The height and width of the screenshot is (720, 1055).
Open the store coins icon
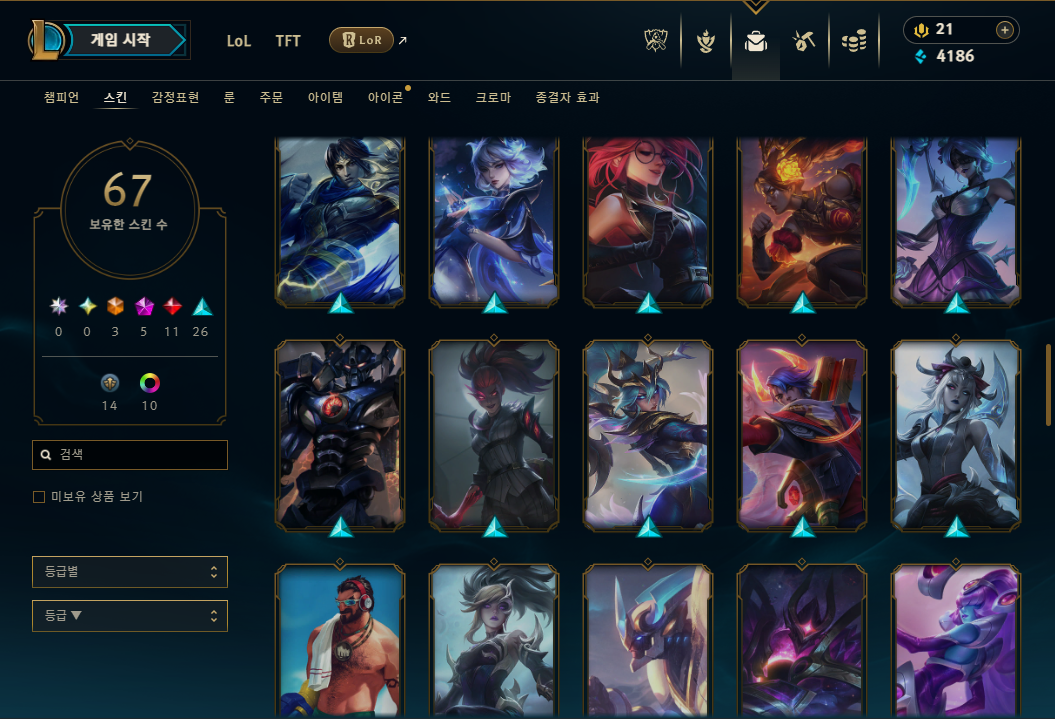pos(853,41)
